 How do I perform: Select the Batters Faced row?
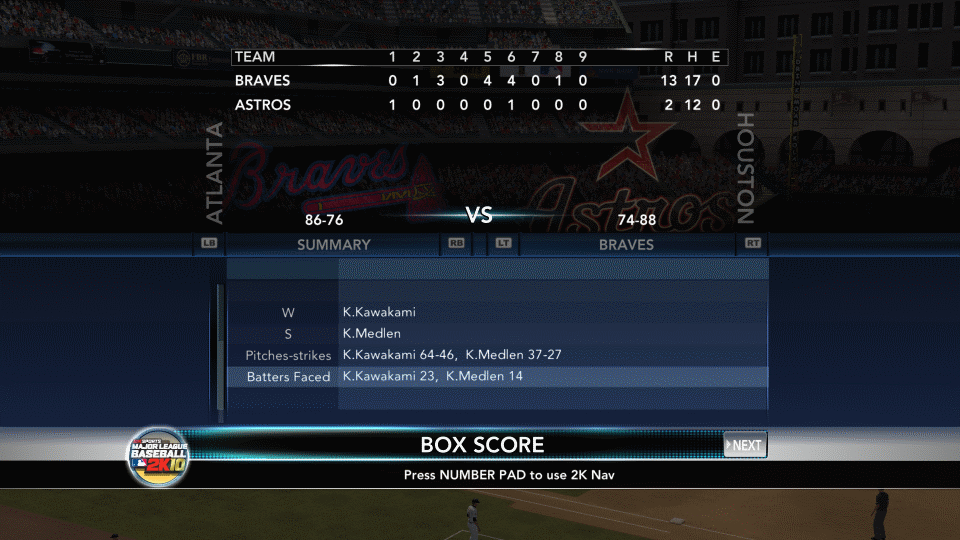497,377
